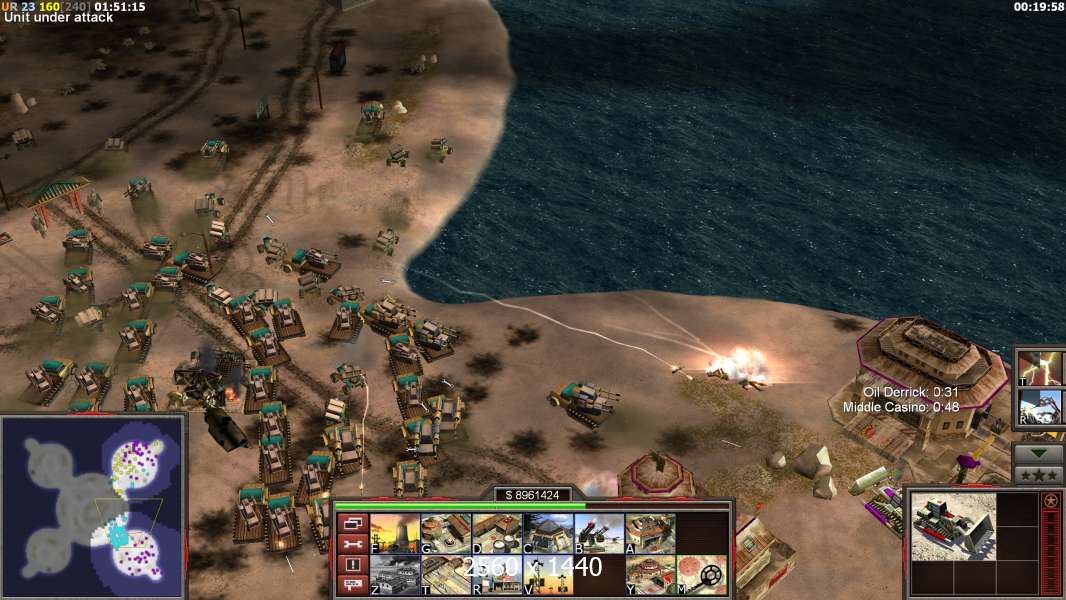
Task: Click the overlapping windows button
Action: [x=352, y=523]
